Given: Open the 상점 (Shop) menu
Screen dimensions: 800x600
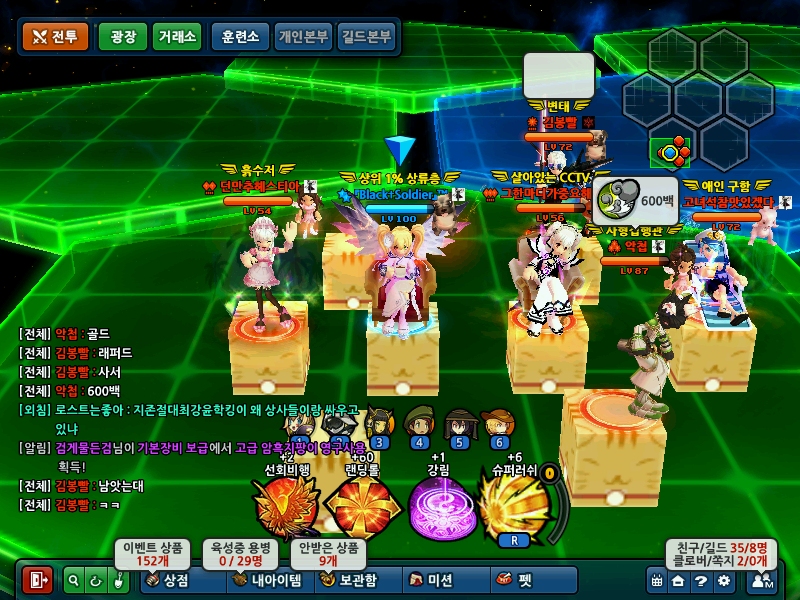Looking at the screenshot, I should point(170,579).
